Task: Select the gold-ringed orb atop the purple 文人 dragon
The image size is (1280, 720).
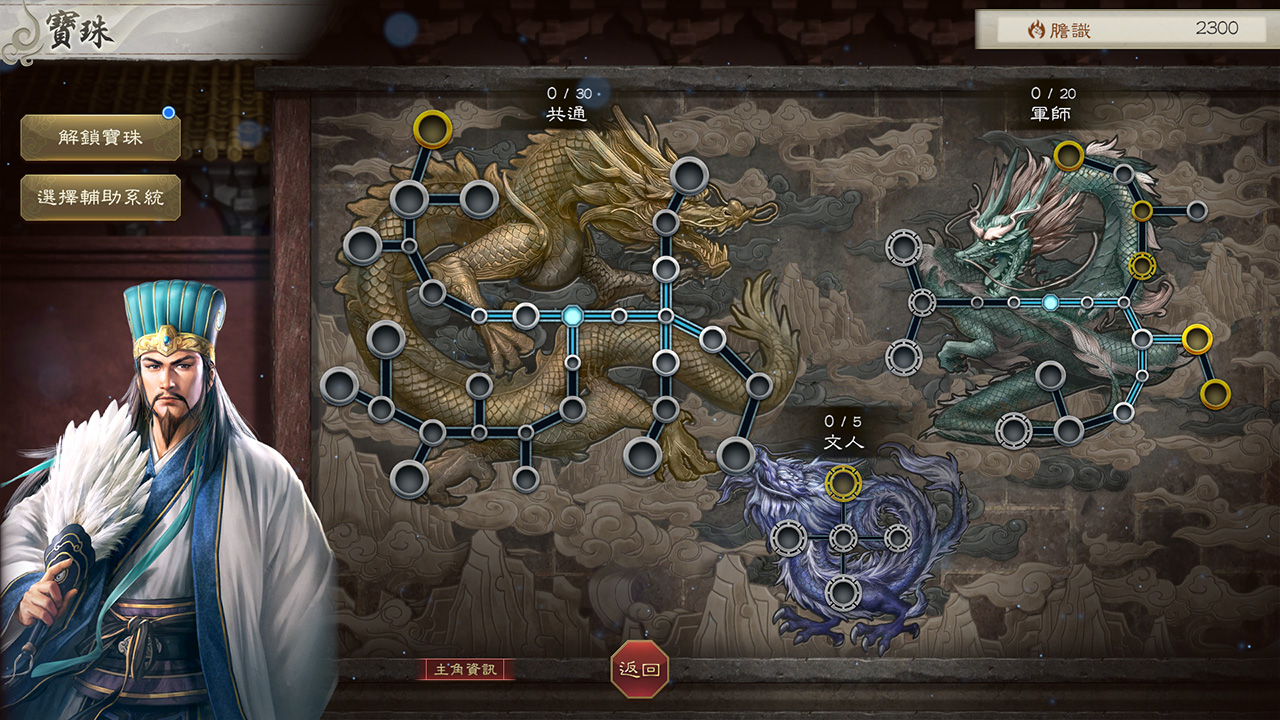Action: 844,483
